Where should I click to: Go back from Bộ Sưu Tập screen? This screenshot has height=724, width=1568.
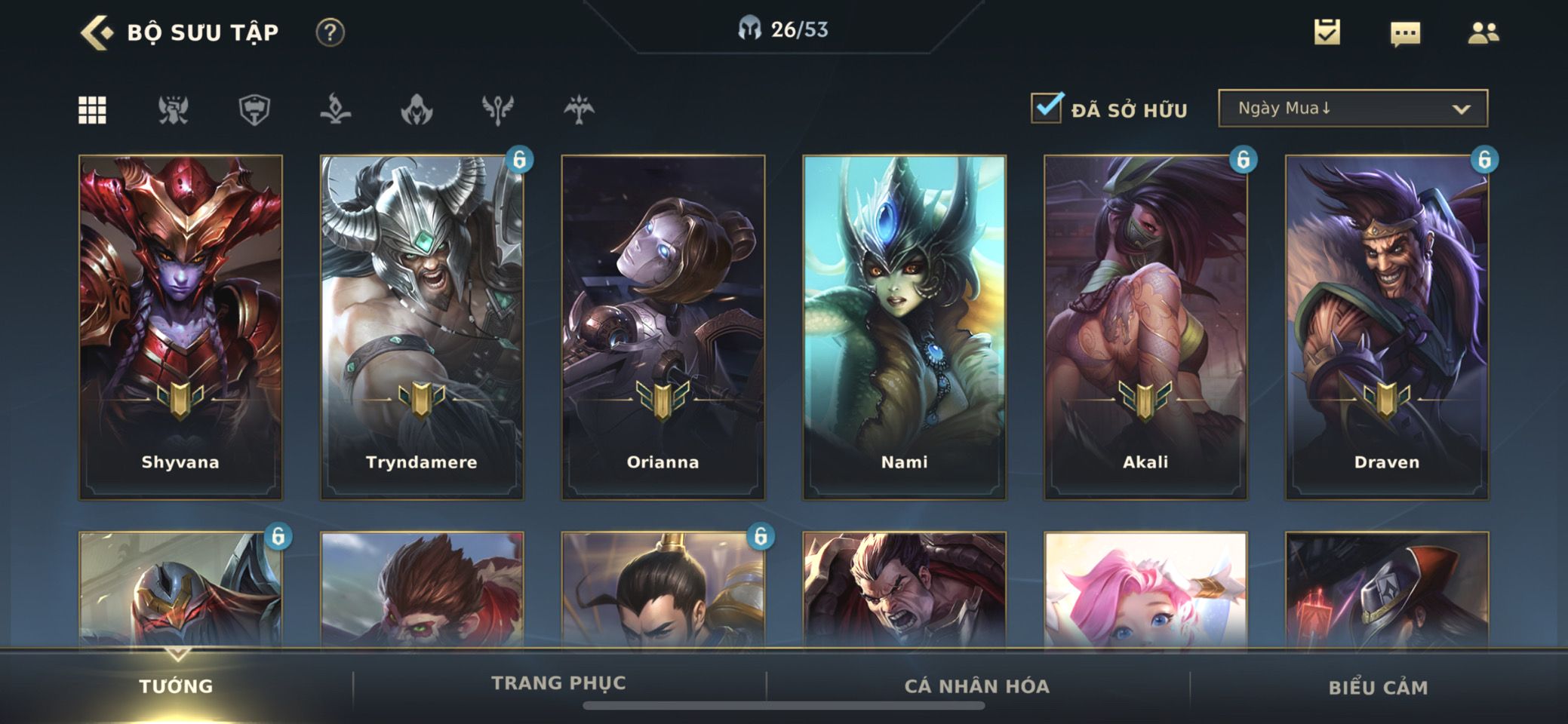pos(97,33)
